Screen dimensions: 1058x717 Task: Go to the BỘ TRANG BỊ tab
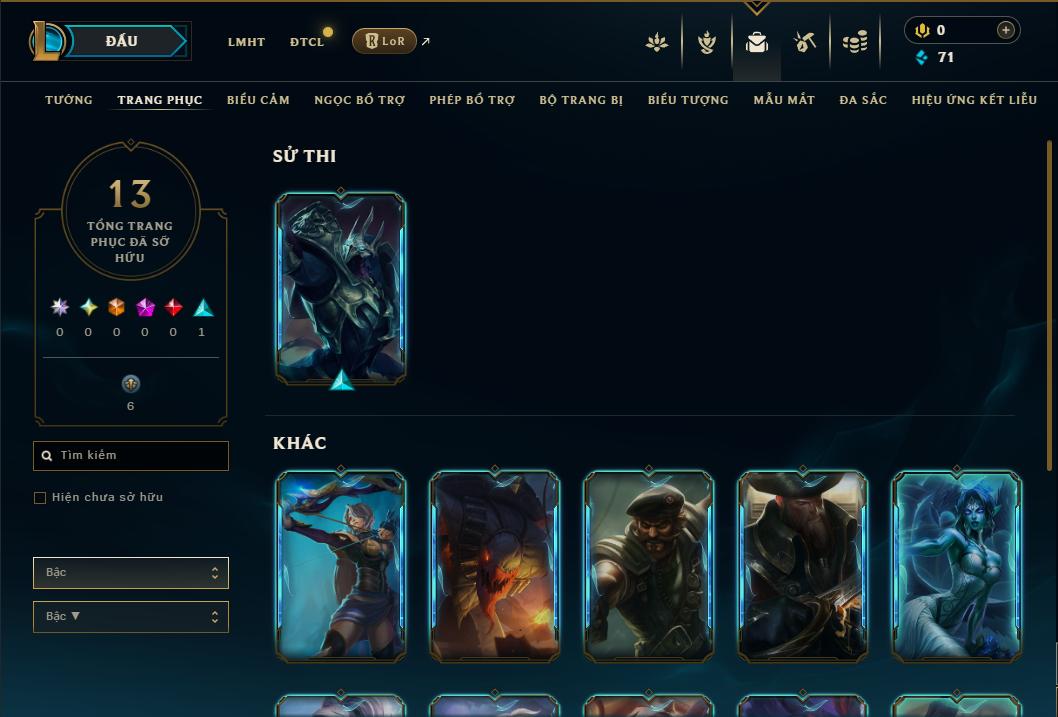pos(581,100)
